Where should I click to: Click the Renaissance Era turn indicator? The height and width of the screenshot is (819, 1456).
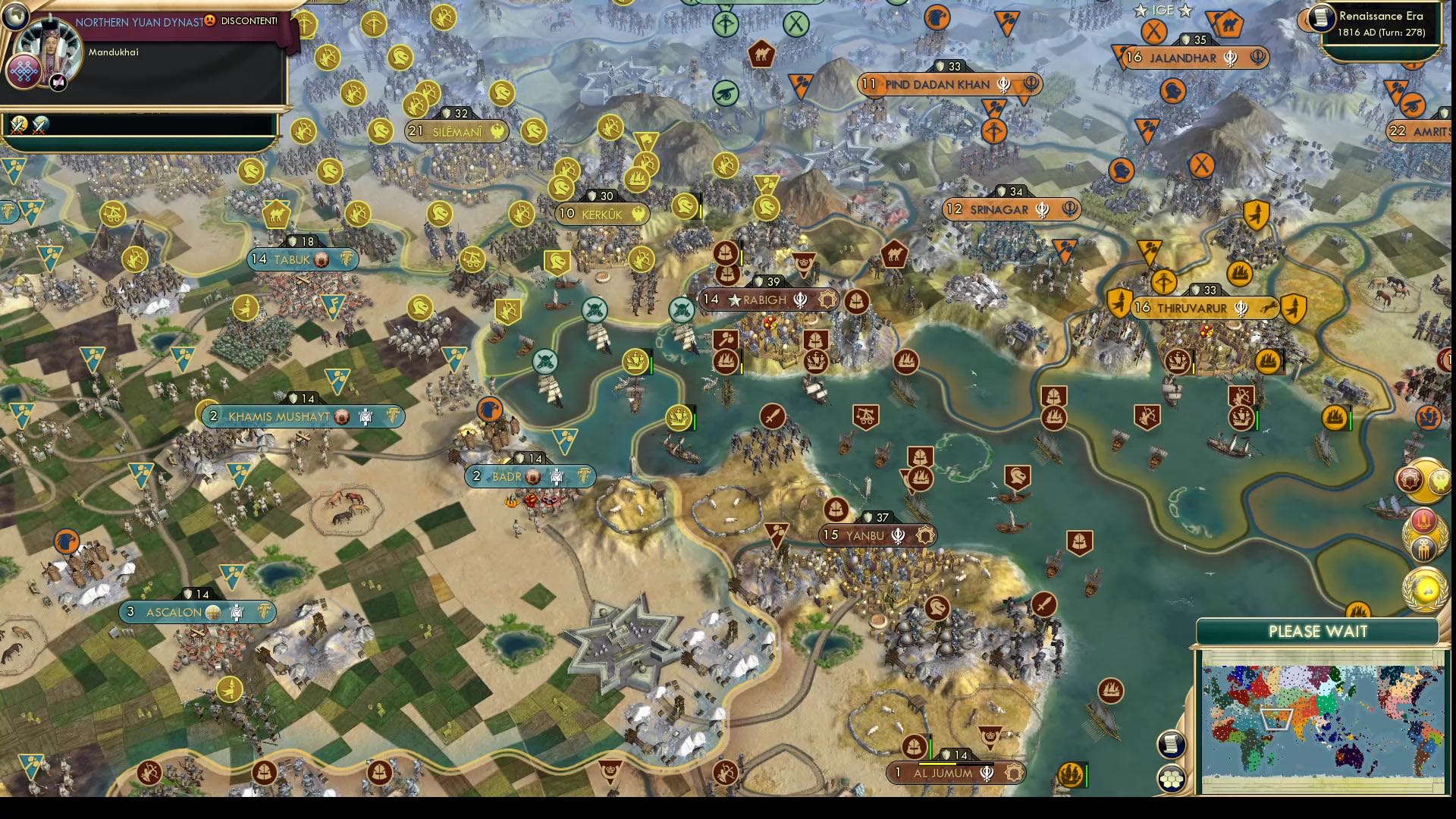coord(1388,23)
